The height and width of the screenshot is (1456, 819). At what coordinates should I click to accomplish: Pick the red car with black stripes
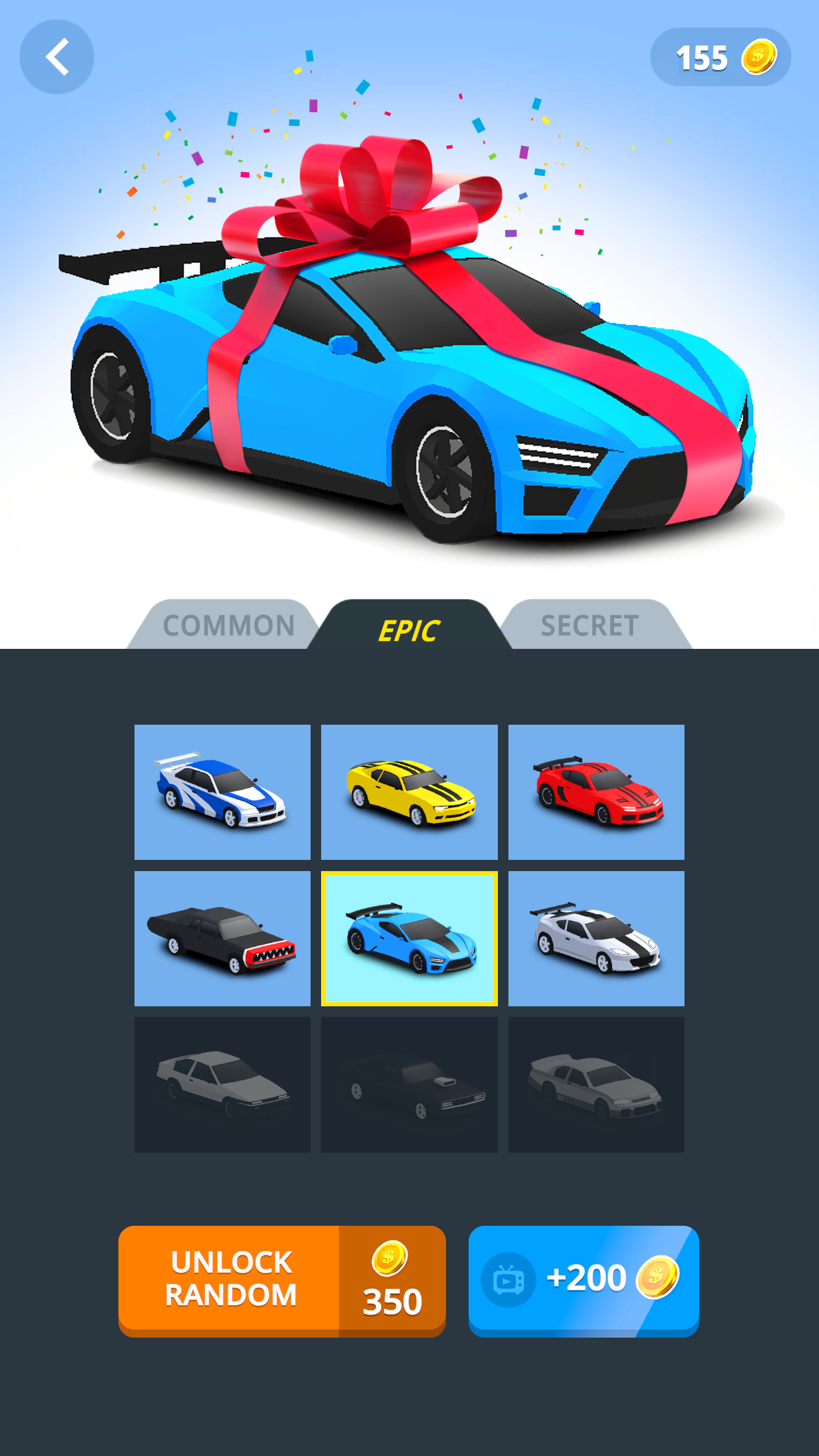pos(596,792)
